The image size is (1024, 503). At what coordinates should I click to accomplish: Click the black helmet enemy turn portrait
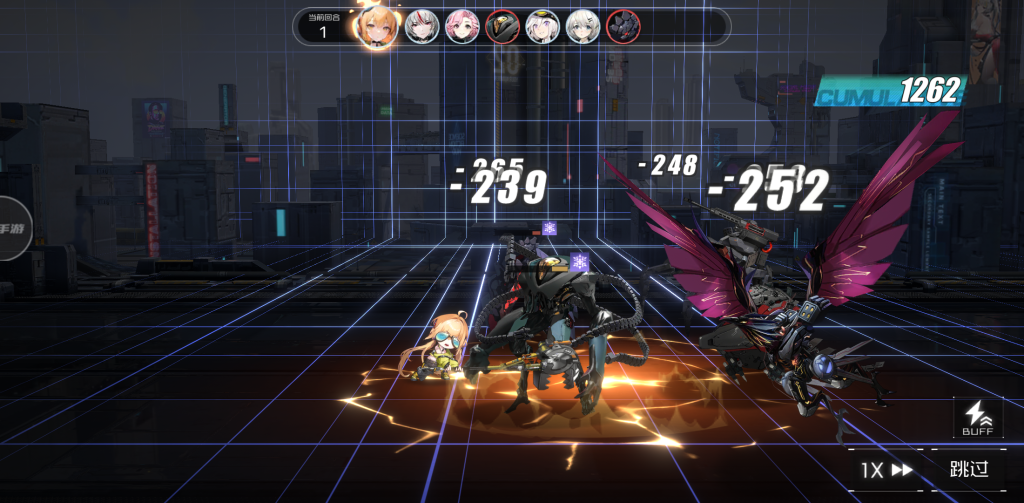[502, 26]
